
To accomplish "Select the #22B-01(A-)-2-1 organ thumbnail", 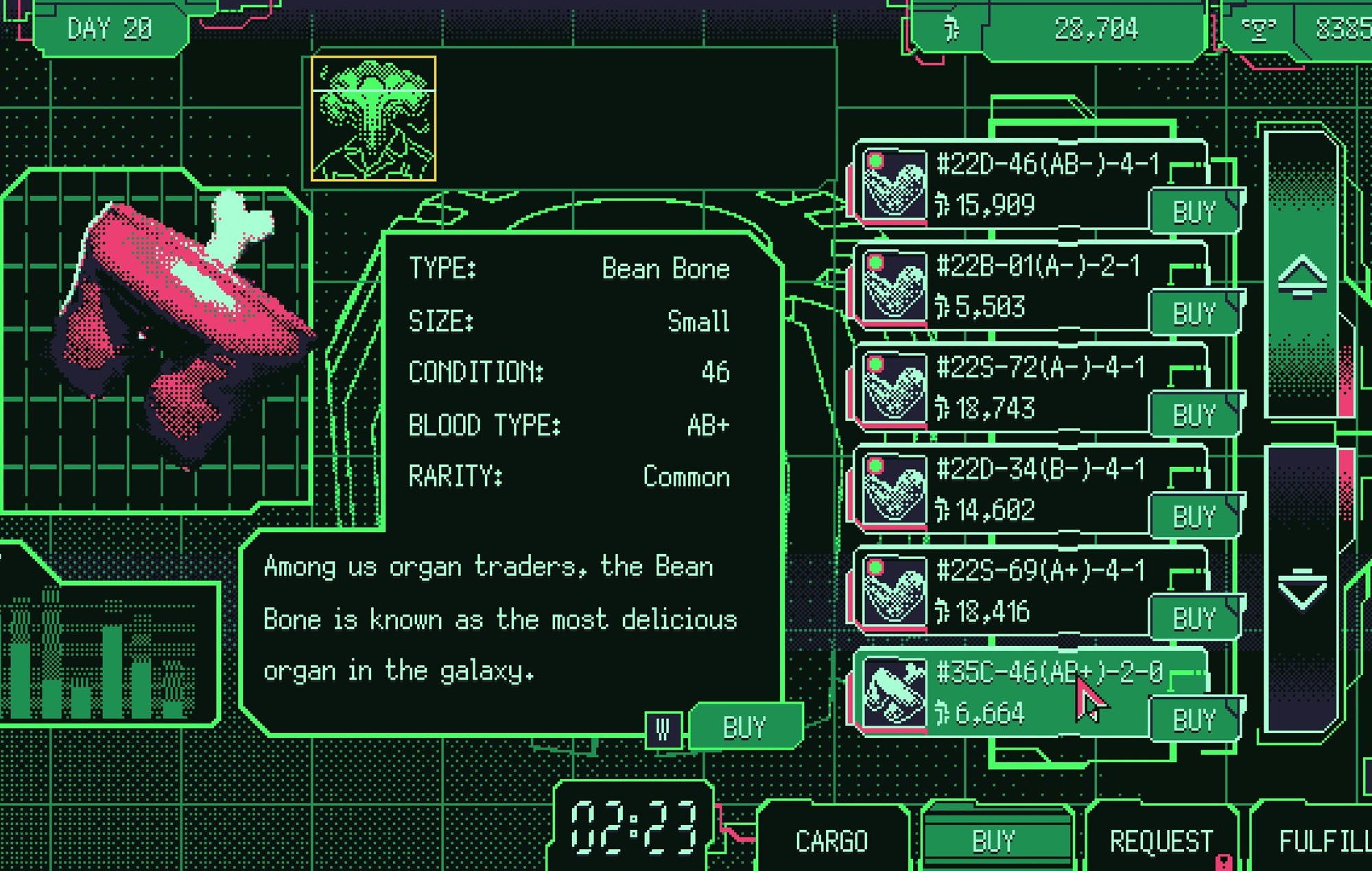I will [894, 286].
